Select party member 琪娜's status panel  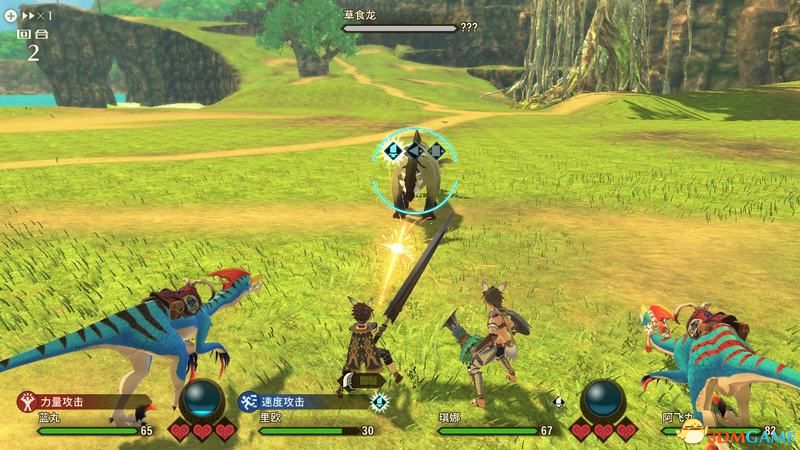[x=497, y=424]
